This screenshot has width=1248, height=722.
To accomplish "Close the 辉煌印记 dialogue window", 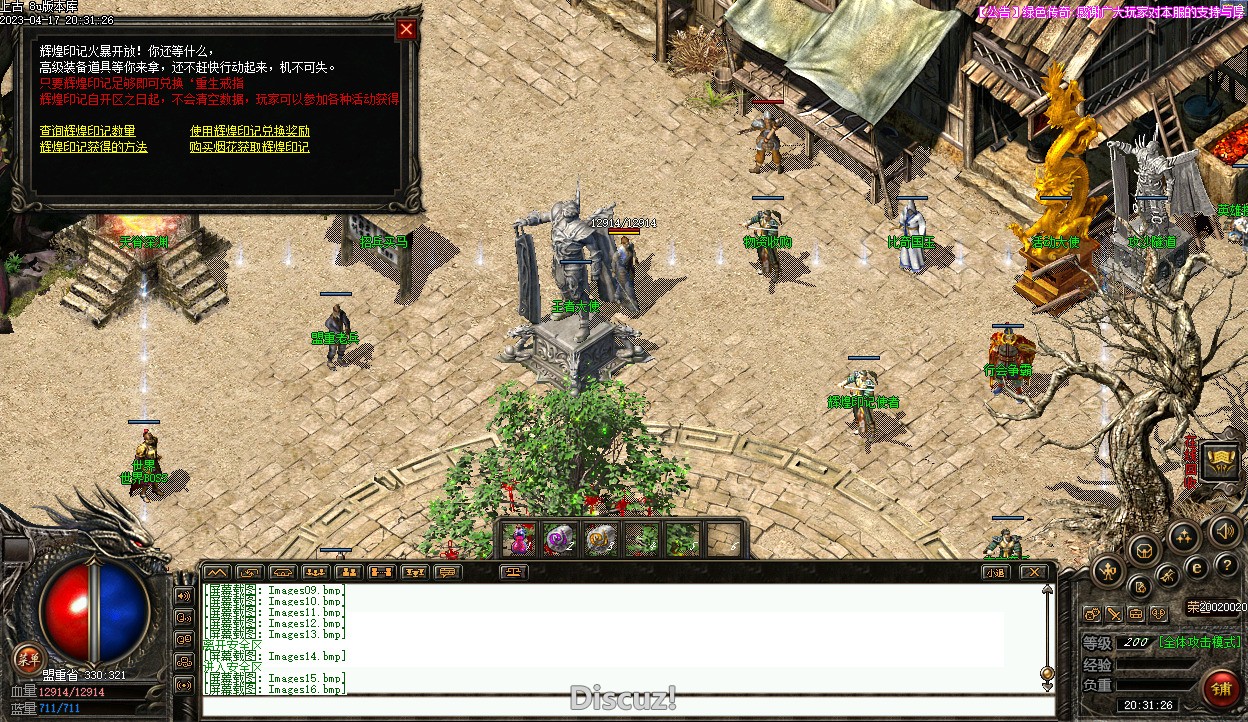I will pos(406,30).
